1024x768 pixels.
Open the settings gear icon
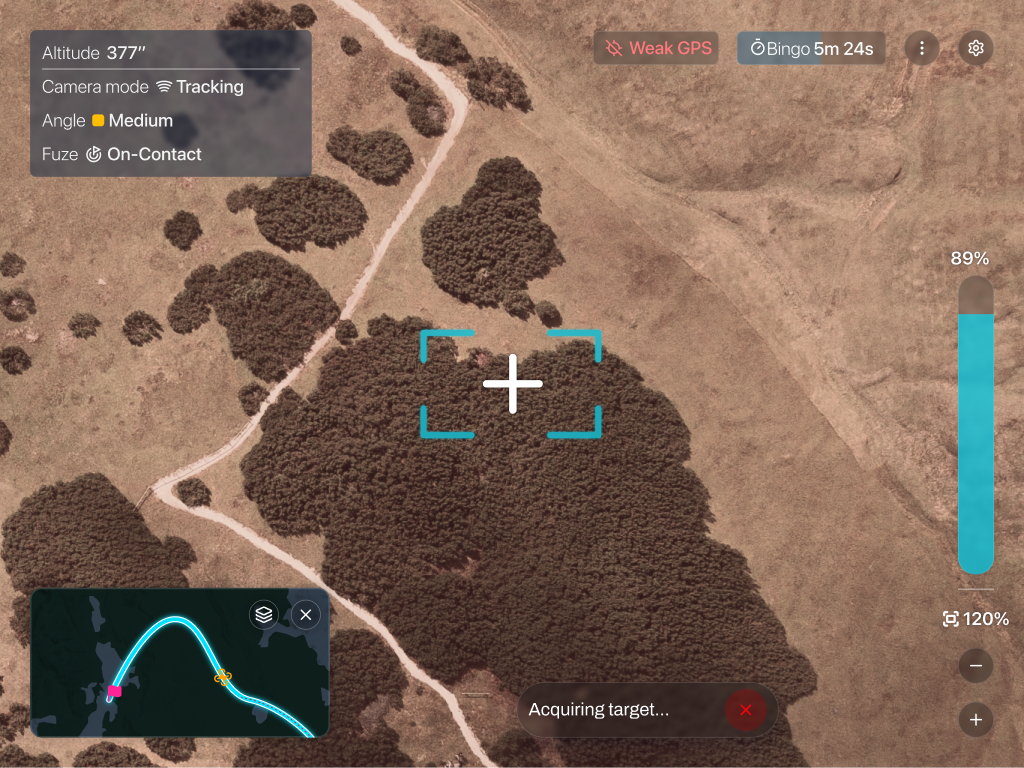[976, 48]
